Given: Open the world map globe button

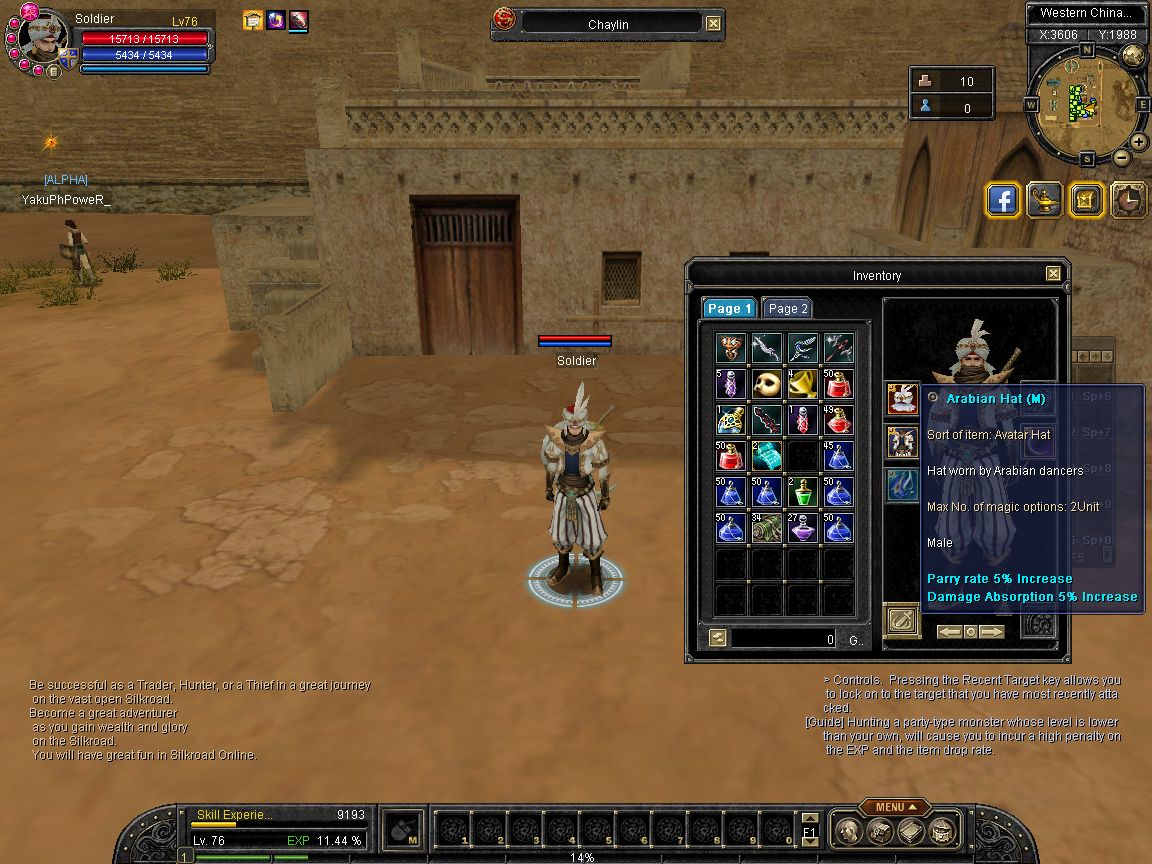Looking at the screenshot, I should 1133,55.
